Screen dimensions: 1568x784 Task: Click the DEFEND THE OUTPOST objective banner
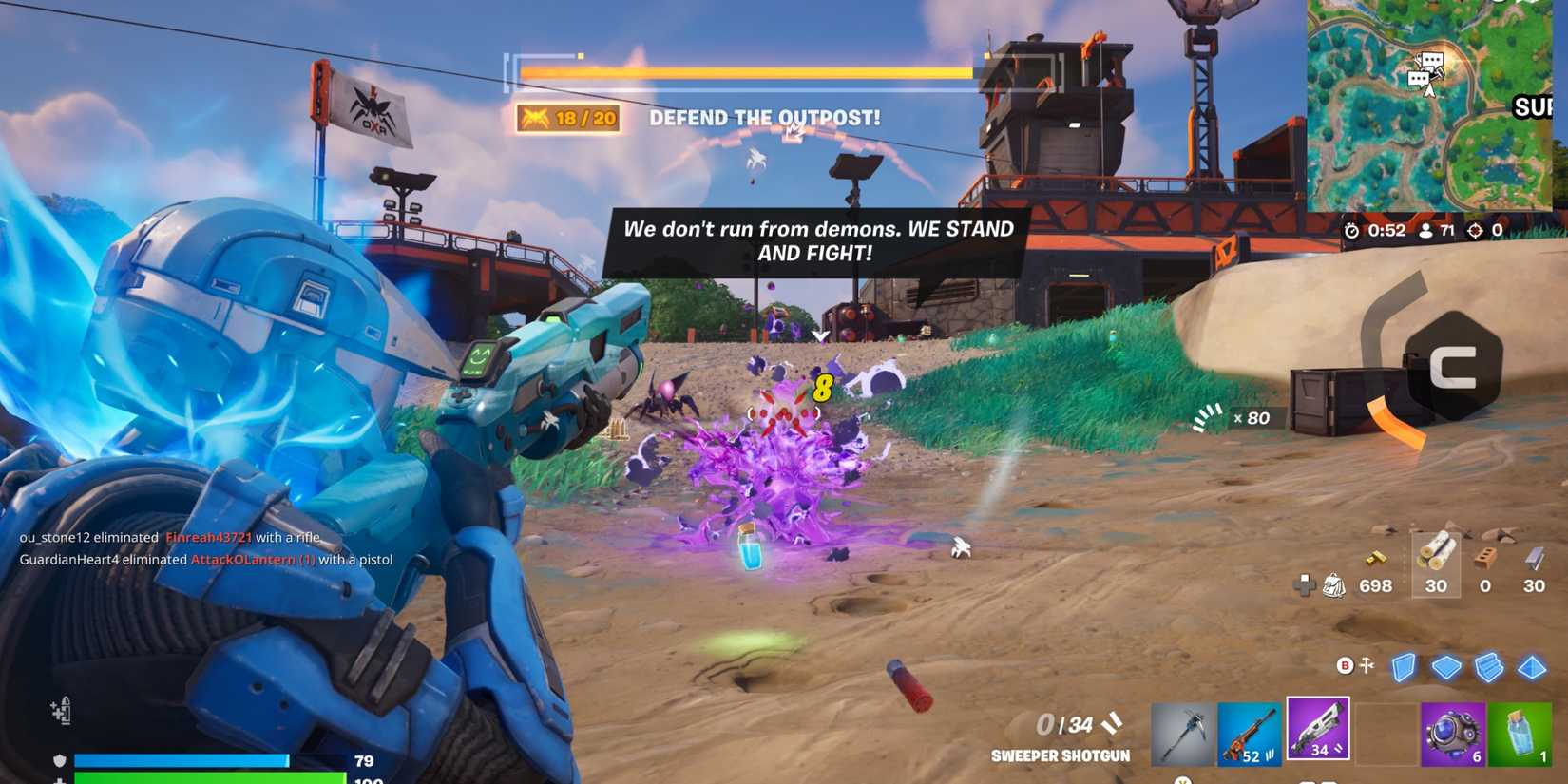[x=764, y=117]
